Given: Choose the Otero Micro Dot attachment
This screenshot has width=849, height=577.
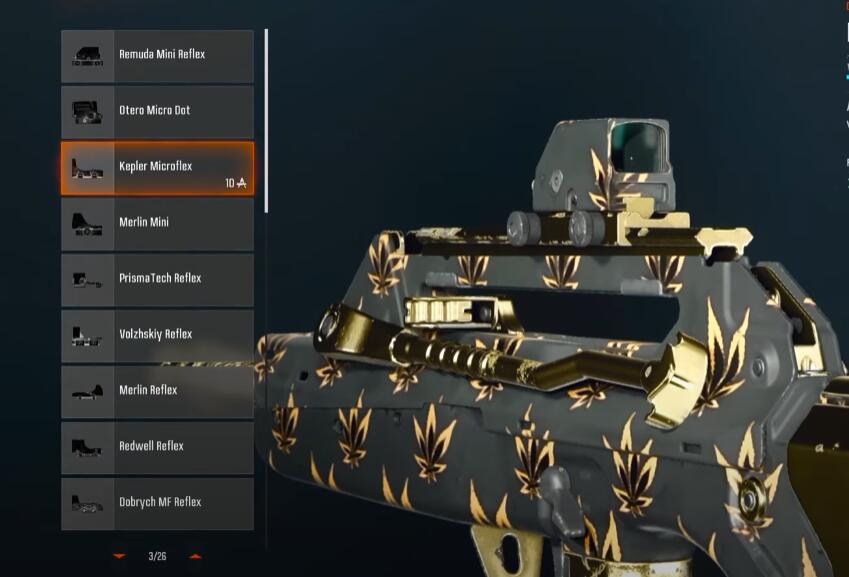Looking at the screenshot, I should click(157, 111).
